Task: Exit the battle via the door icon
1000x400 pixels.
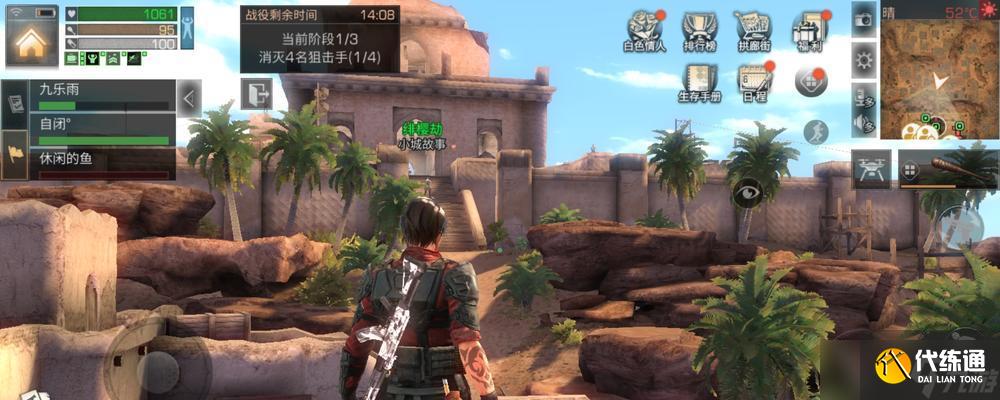Action: click(x=256, y=93)
